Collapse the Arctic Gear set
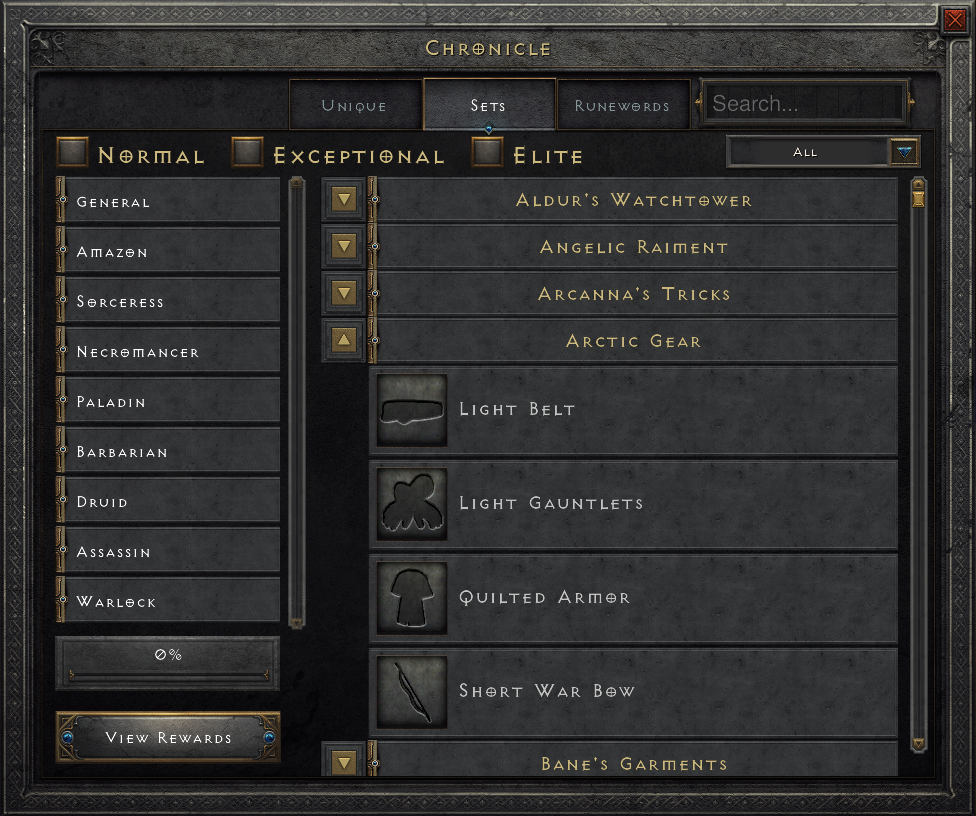The height and width of the screenshot is (816, 976). (x=344, y=341)
